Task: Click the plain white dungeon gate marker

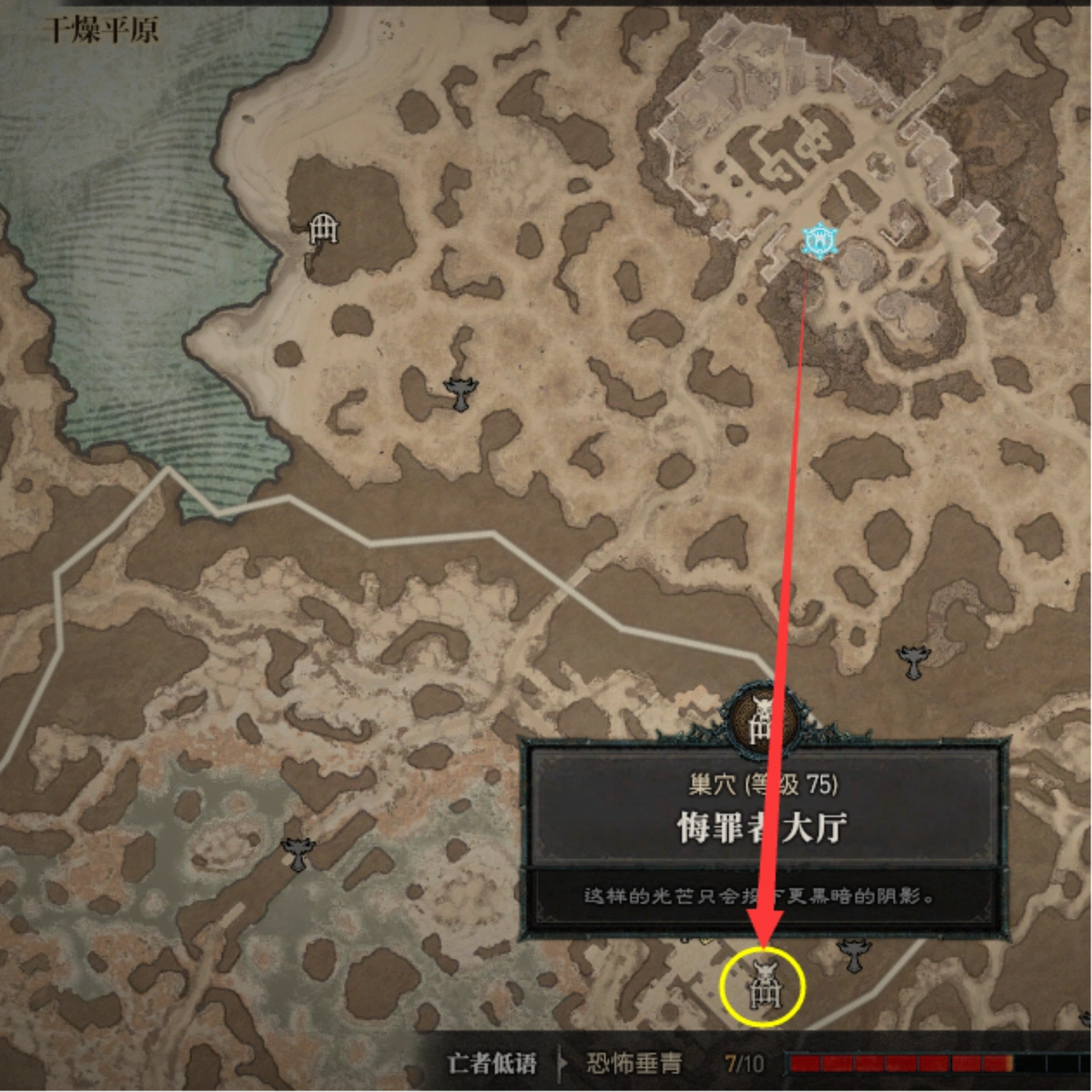Action: (x=324, y=229)
